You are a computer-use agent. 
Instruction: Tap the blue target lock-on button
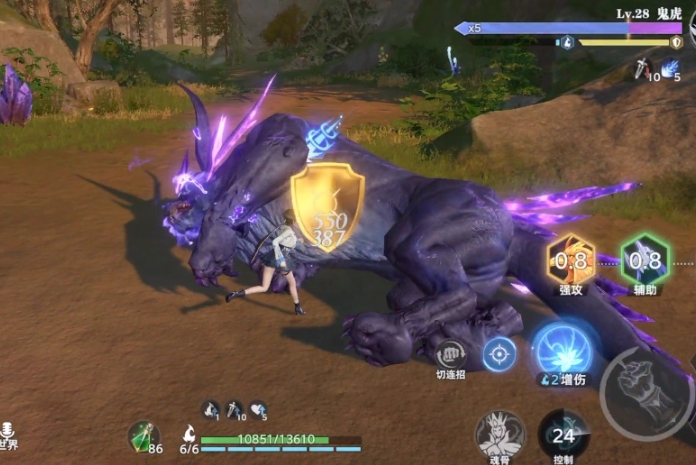click(x=499, y=353)
